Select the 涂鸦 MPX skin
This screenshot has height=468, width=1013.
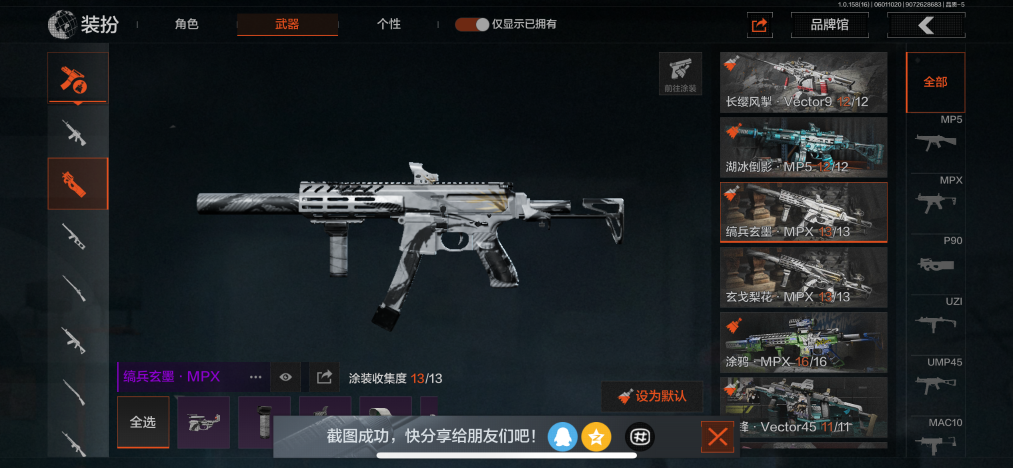[803, 342]
